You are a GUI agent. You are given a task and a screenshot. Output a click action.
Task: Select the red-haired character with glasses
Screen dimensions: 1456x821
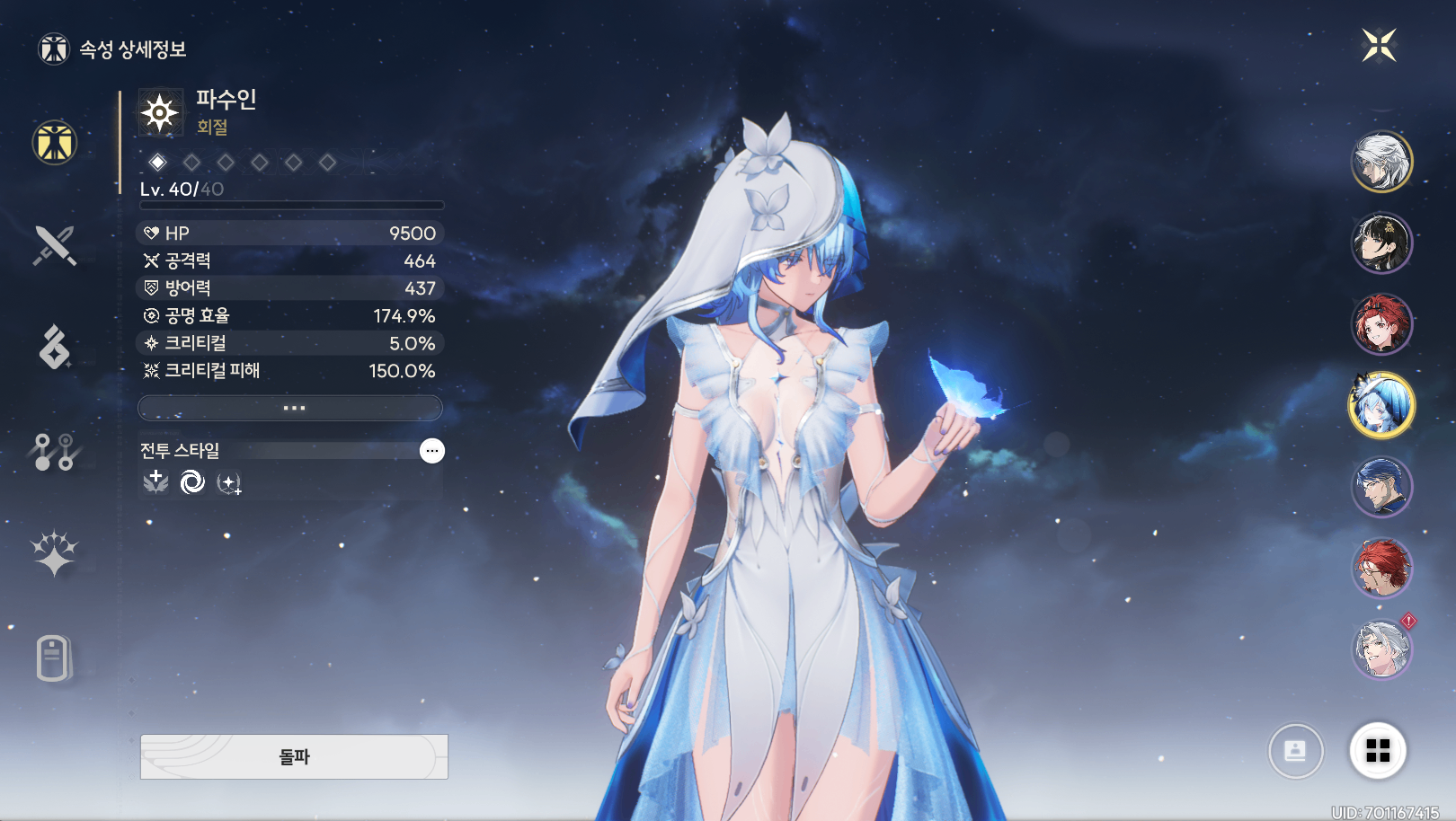1381,568
